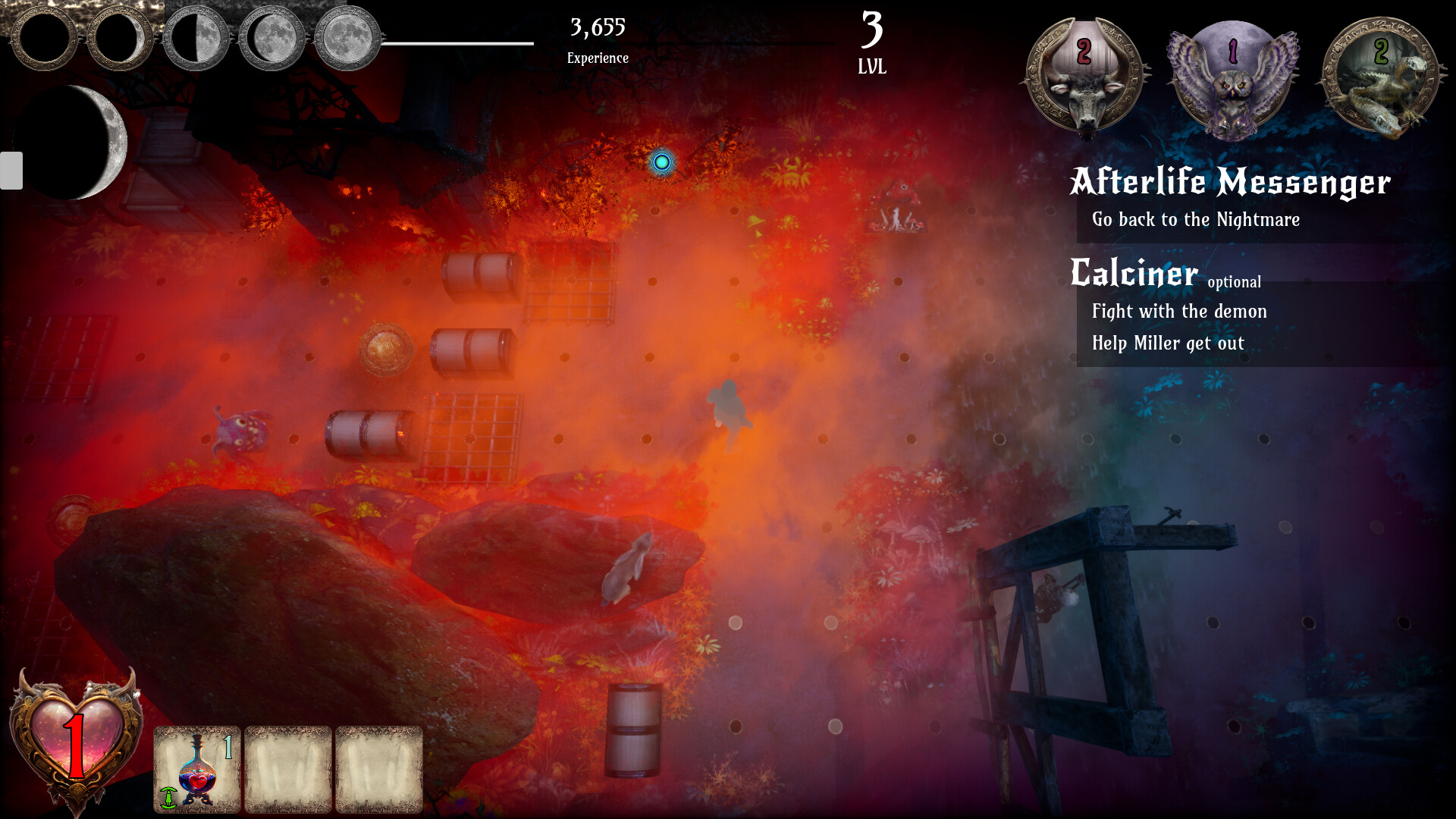Click the half moon phase icon
Screen dimensions: 1456x819
click(194, 38)
